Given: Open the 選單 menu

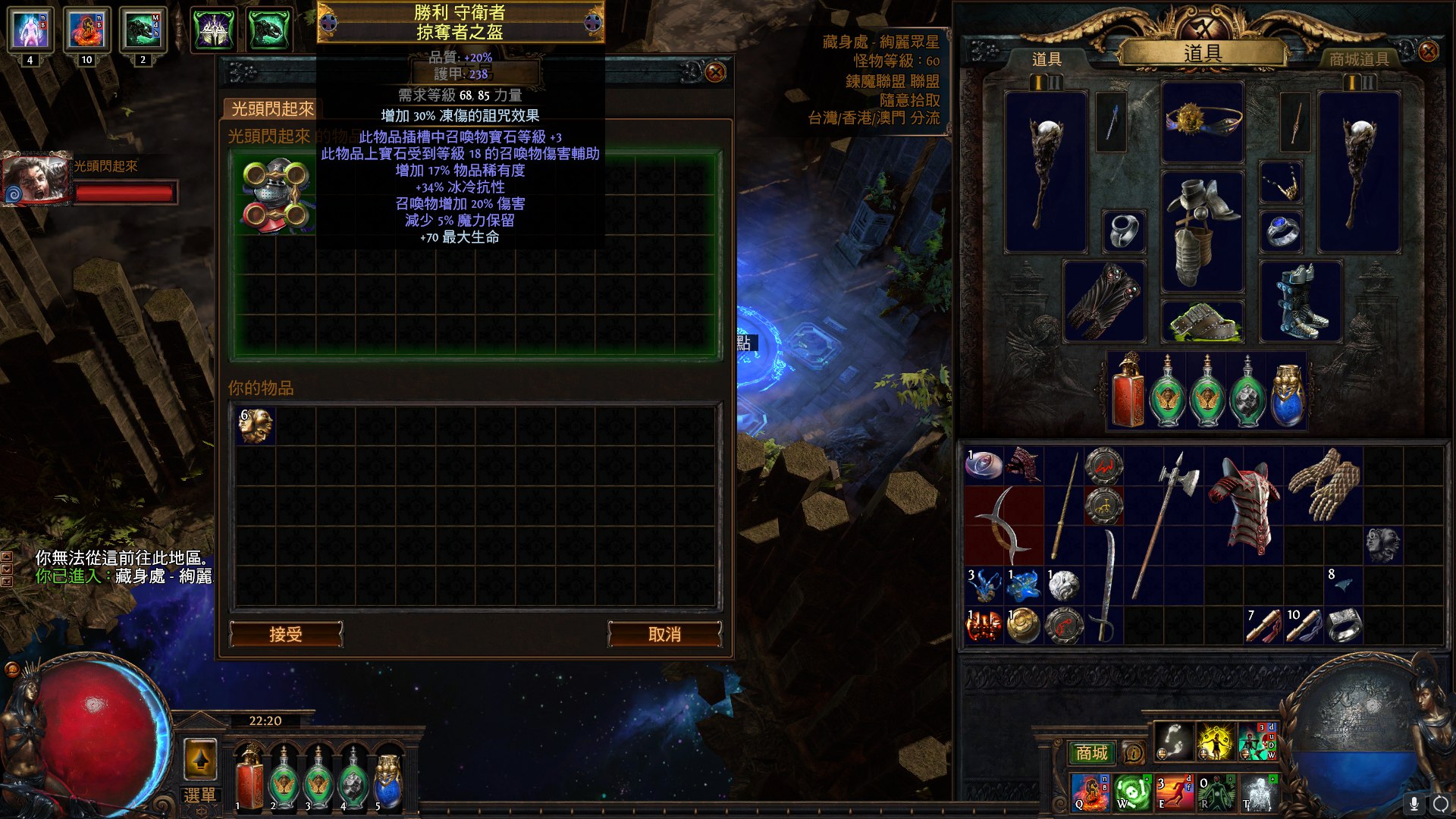Looking at the screenshot, I should [200, 795].
